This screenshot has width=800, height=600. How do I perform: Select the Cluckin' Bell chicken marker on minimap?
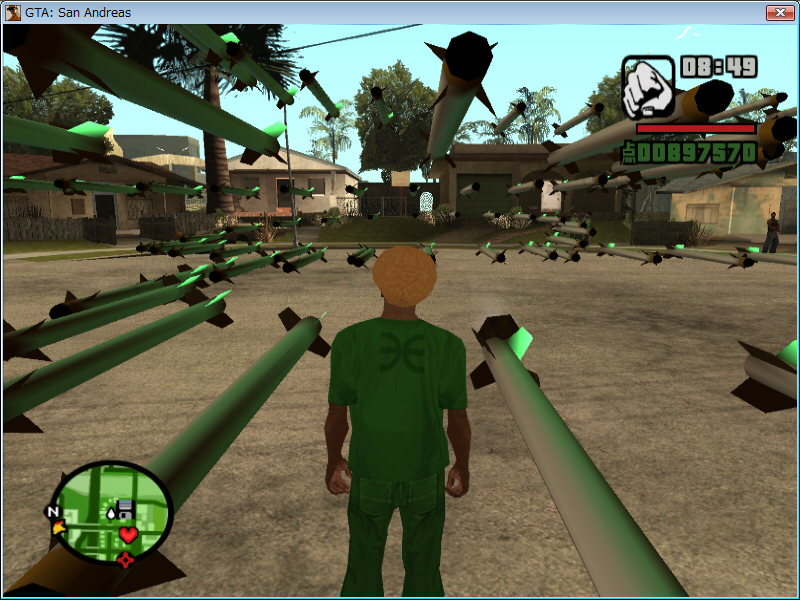tap(60, 526)
